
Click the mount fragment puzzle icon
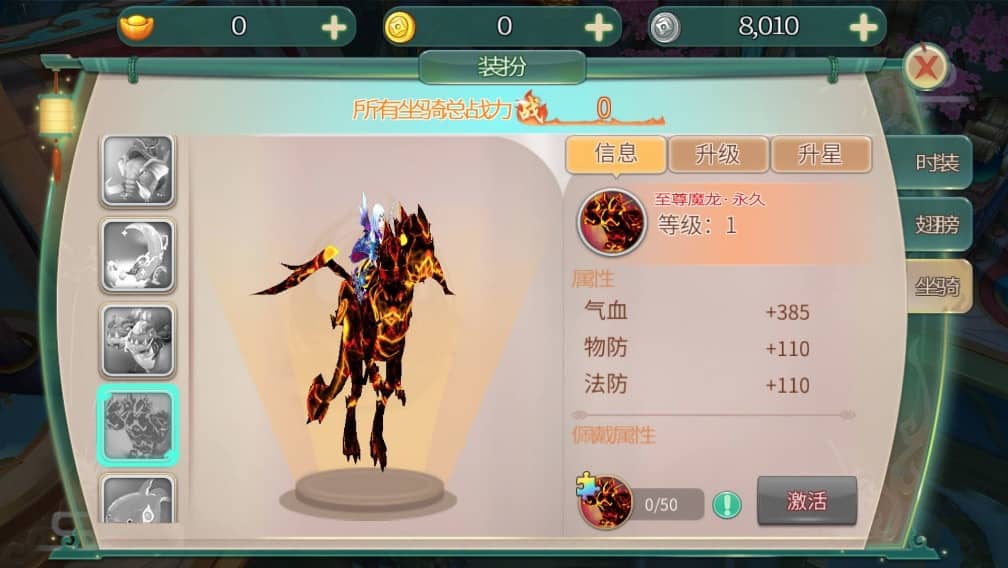(605, 502)
